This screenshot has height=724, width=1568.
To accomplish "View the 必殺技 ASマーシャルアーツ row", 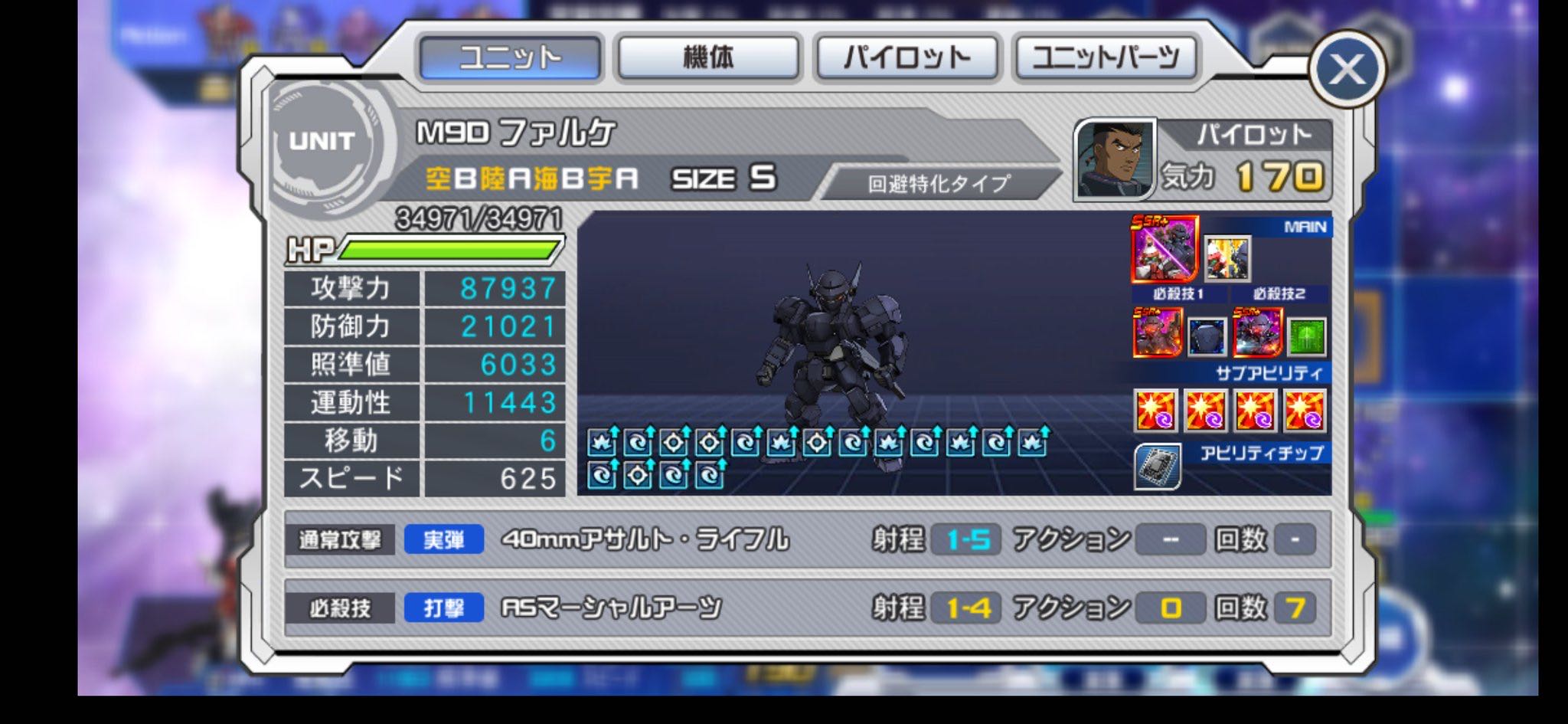I will tap(807, 608).
